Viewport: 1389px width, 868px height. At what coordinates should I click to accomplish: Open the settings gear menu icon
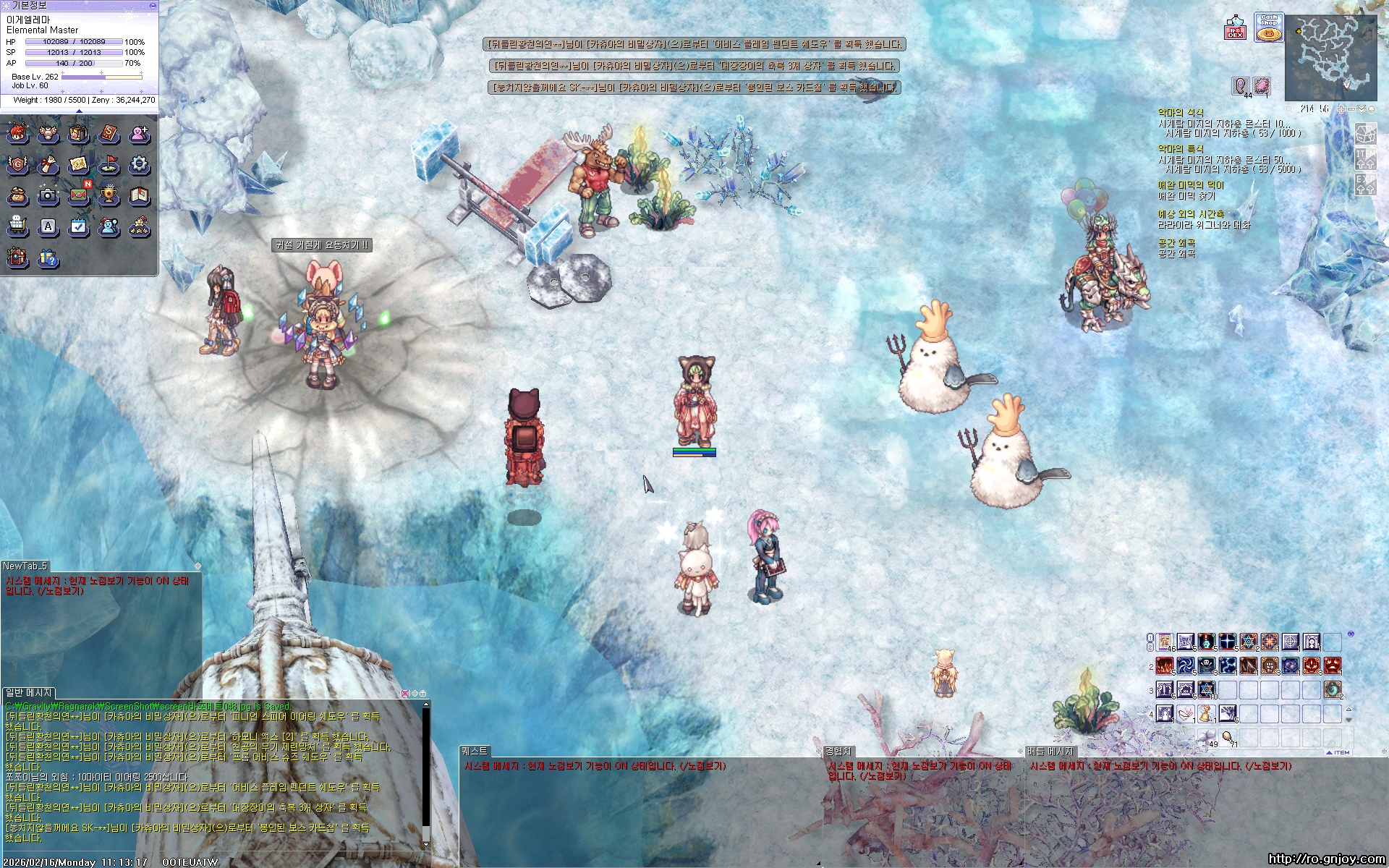pyautogui.click(x=139, y=165)
